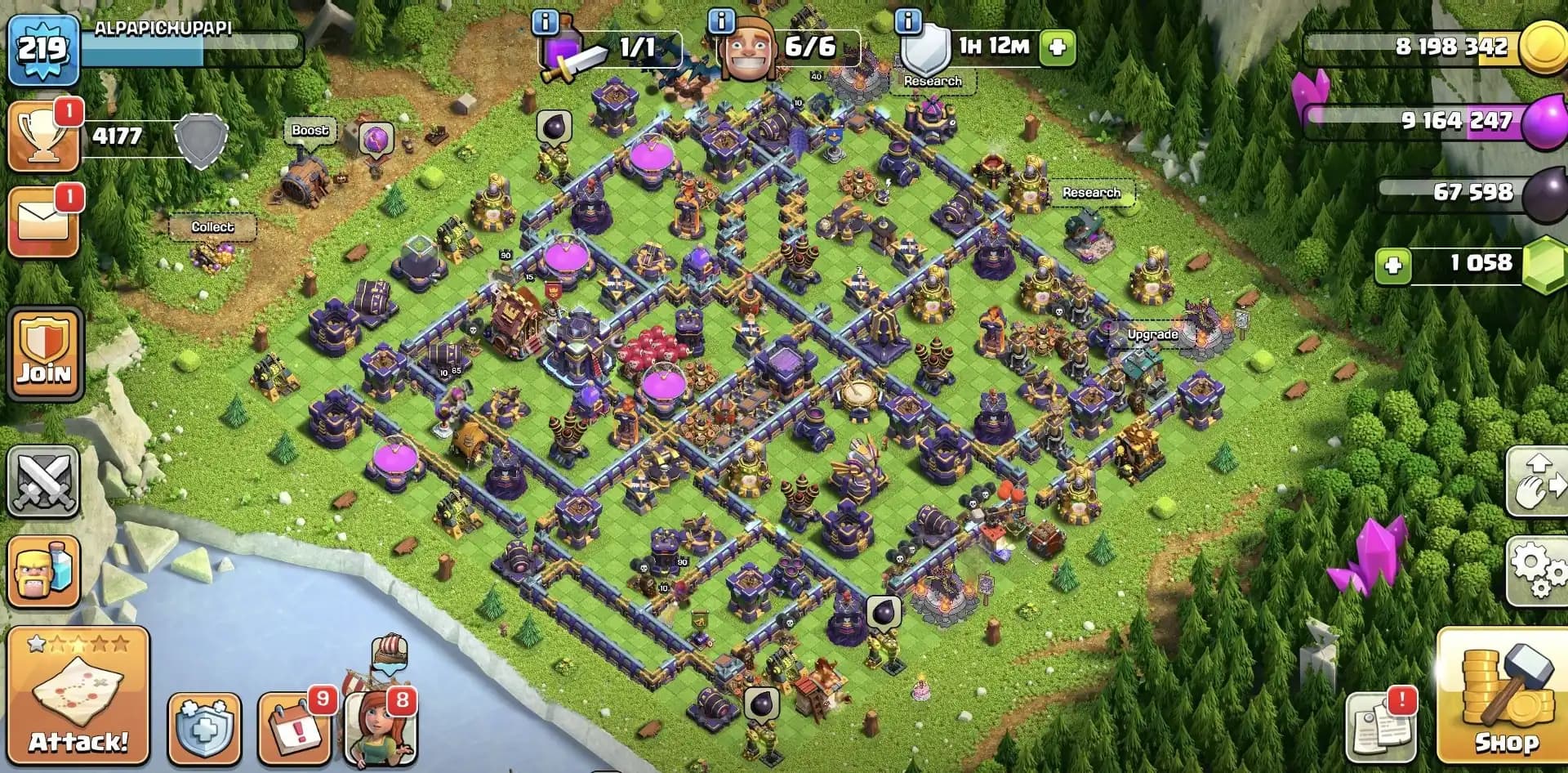
Task: Extend the shield with the green plus
Action: click(x=1056, y=48)
